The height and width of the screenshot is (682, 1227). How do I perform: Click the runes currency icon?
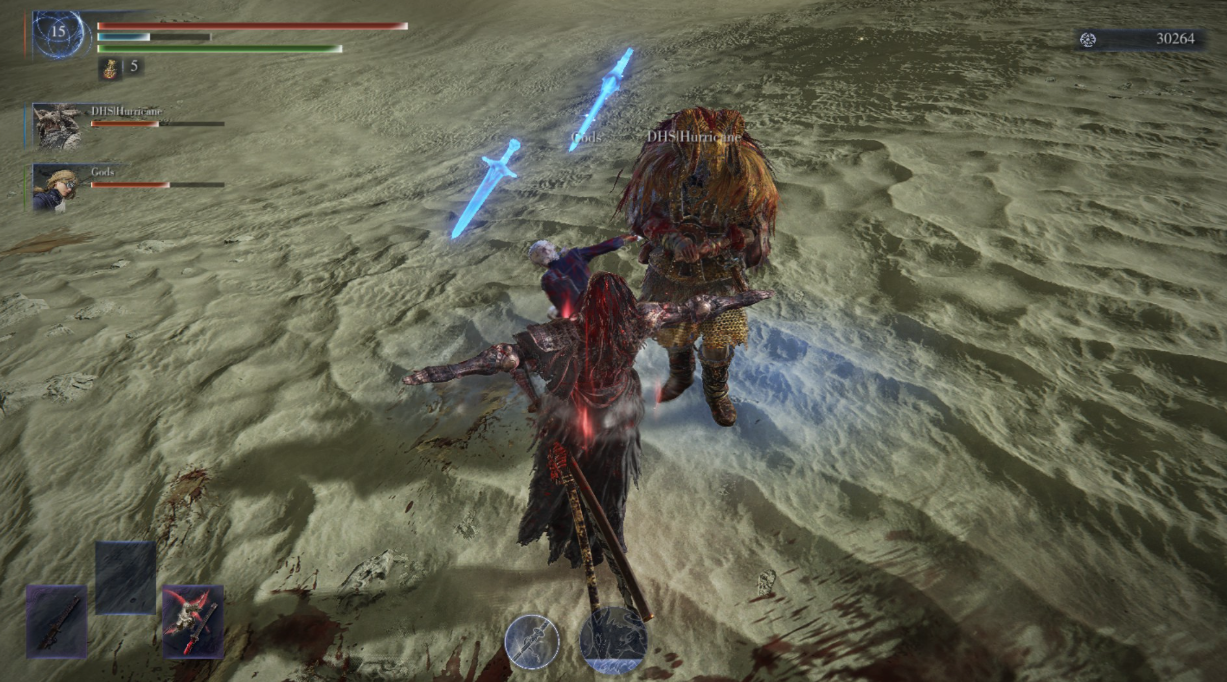pos(1089,39)
